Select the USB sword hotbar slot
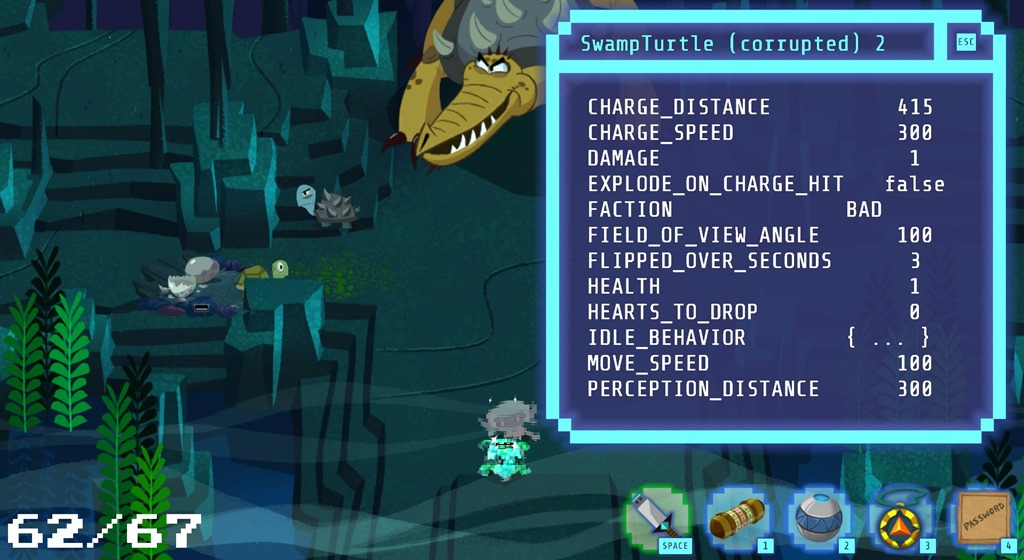1024x560 pixels. coord(657,520)
